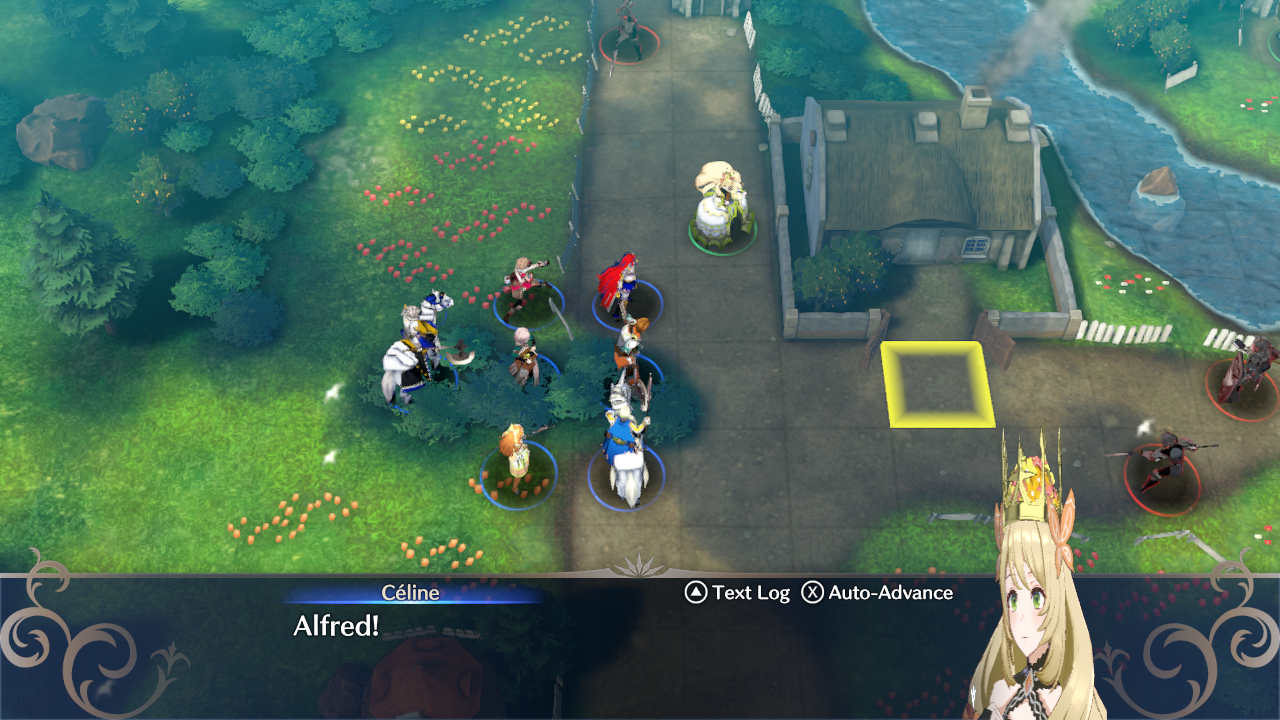Image resolution: width=1280 pixels, height=720 pixels.
Task: Continue past Céline's "Alfred!" dialogue box
Action: click(500, 640)
